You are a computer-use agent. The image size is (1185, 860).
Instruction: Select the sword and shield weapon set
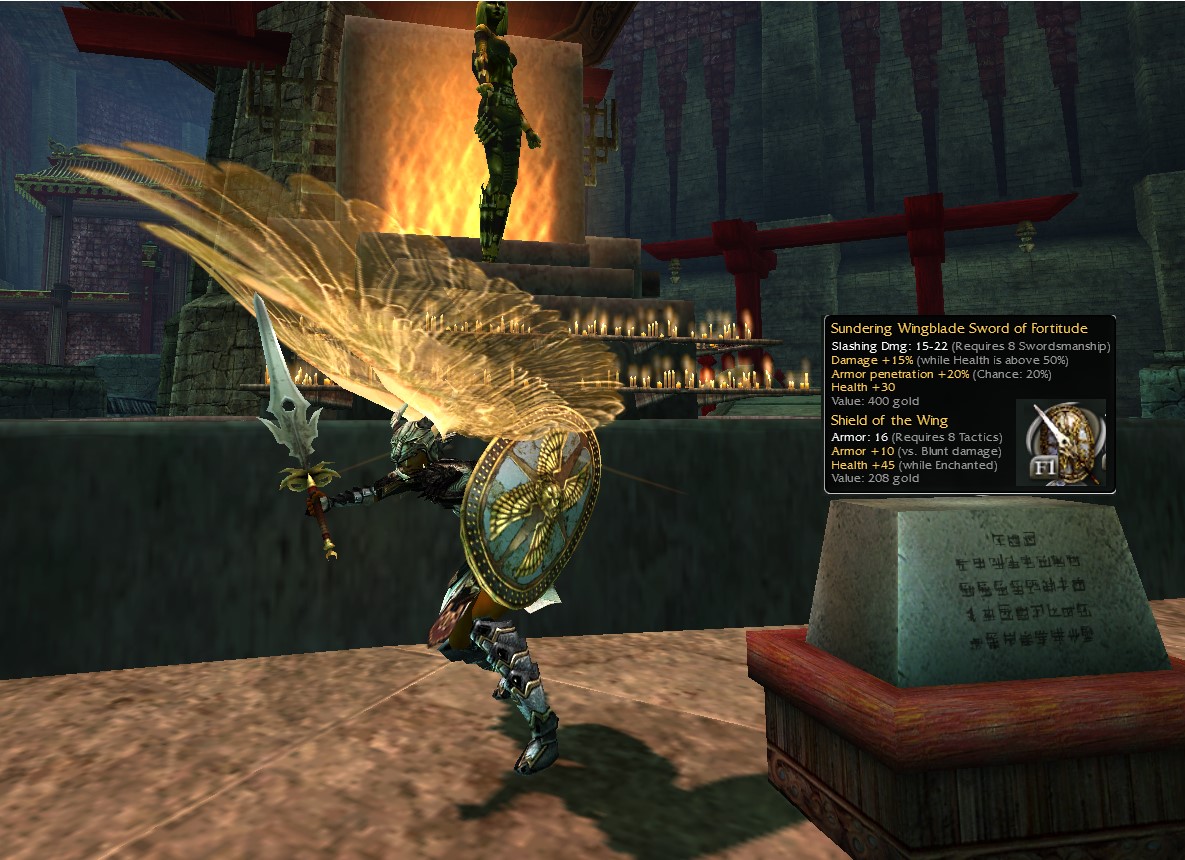[x=1060, y=441]
